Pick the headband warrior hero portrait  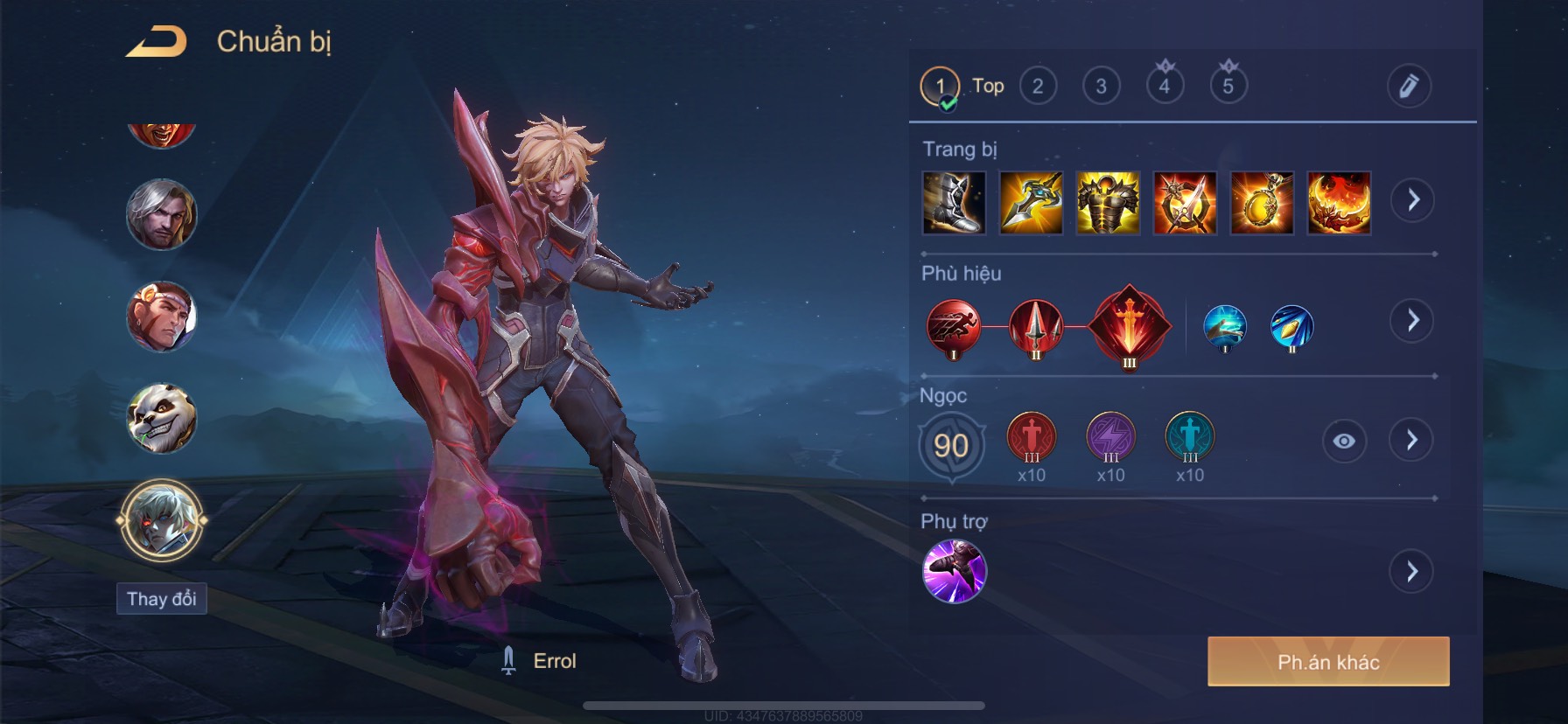click(x=162, y=317)
